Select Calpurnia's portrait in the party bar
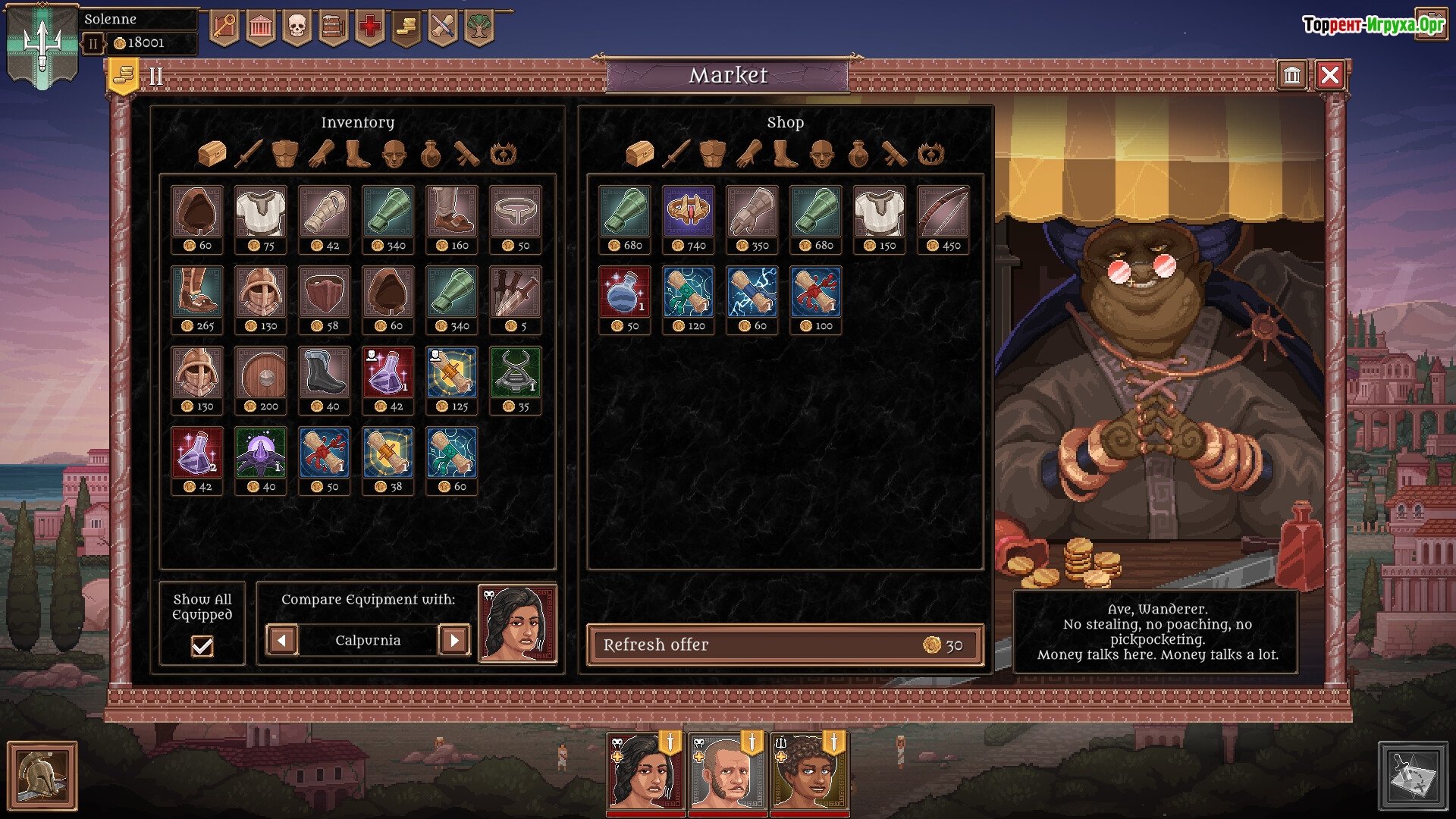 tap(645, 772)
